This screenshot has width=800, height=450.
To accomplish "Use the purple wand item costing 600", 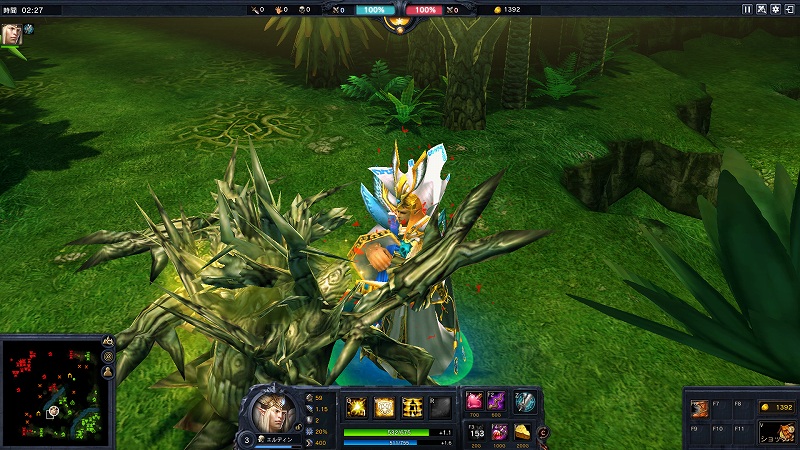I will click(497, 401).
